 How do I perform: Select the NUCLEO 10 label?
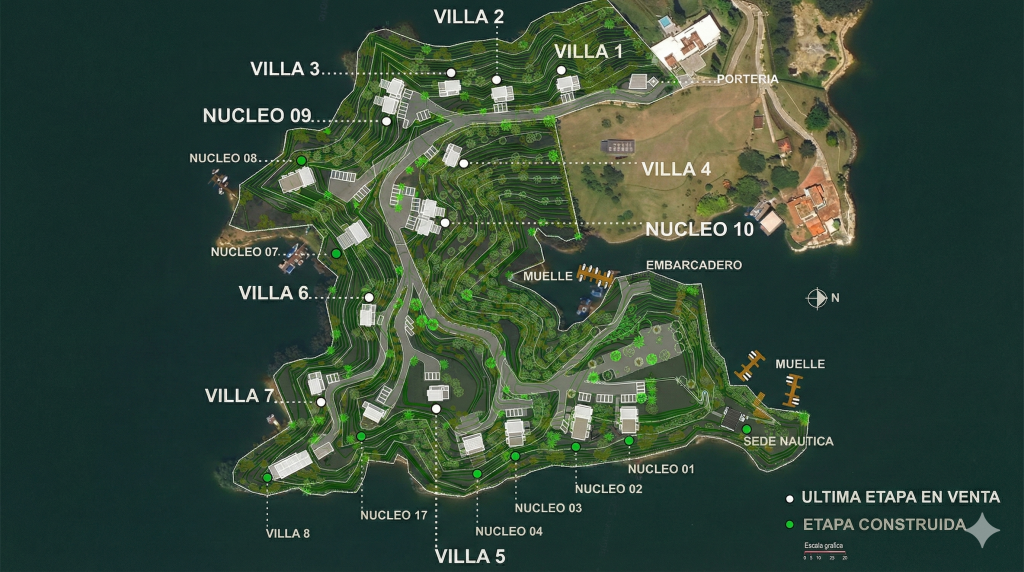(x=699, y=229)
